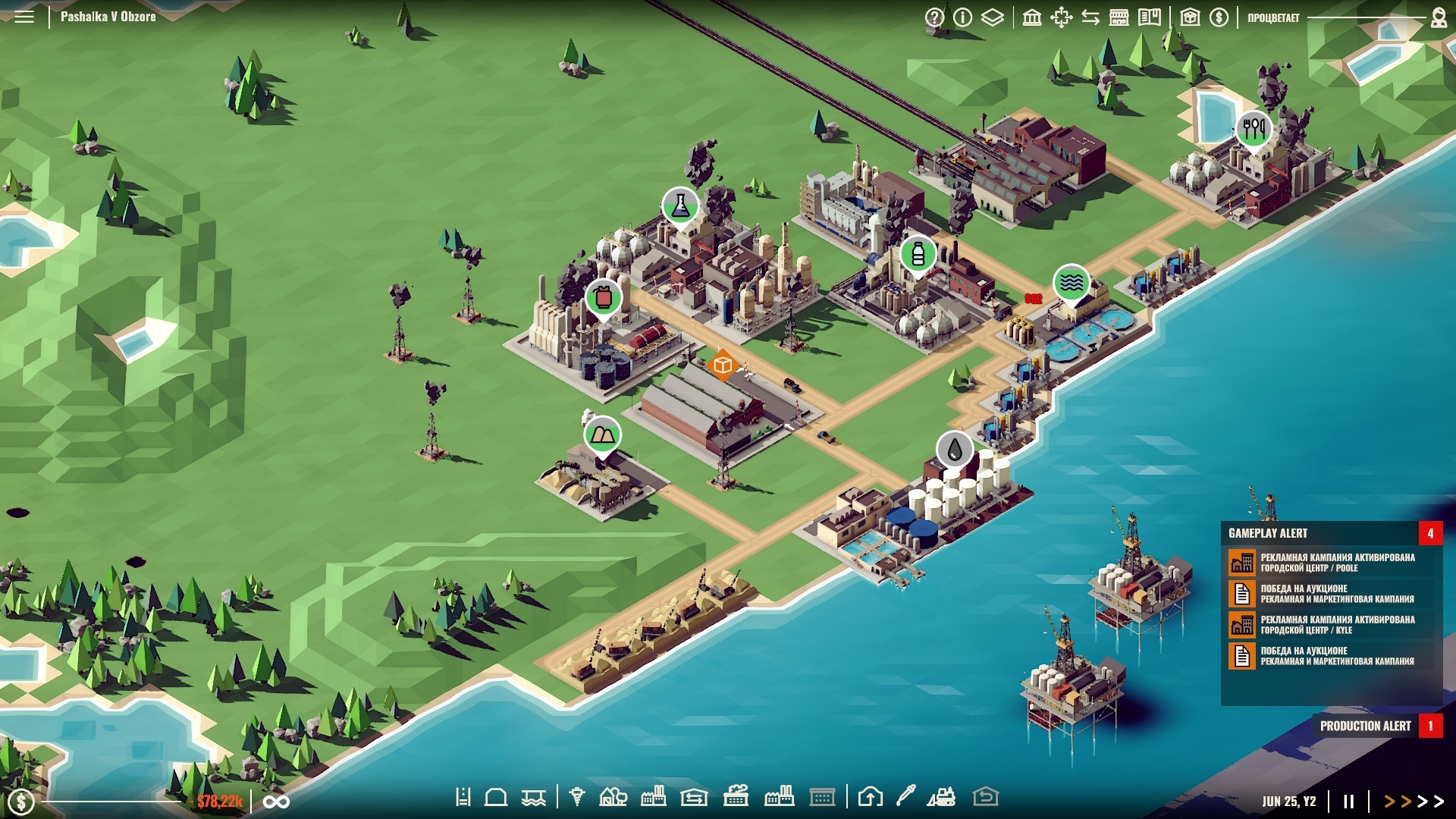Viewport: 1456px width, 819px height.
Task: Open the bank building panel
Action: pos(1031,17)
